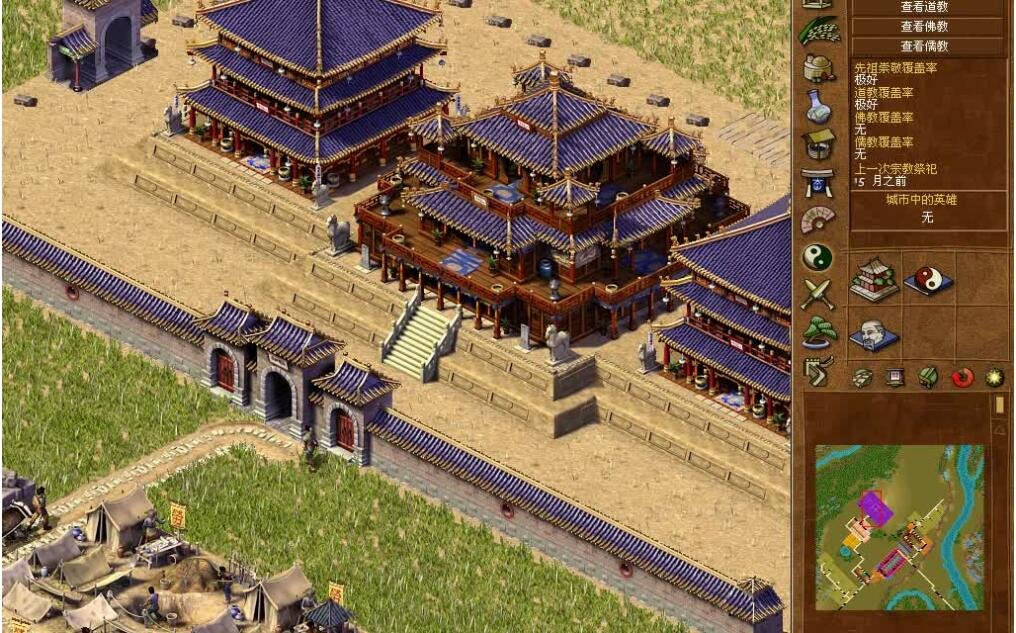Screen dimensions: 1016x633
Task: Select the bonsai tree aesthetics category
Action: [818, 331]
